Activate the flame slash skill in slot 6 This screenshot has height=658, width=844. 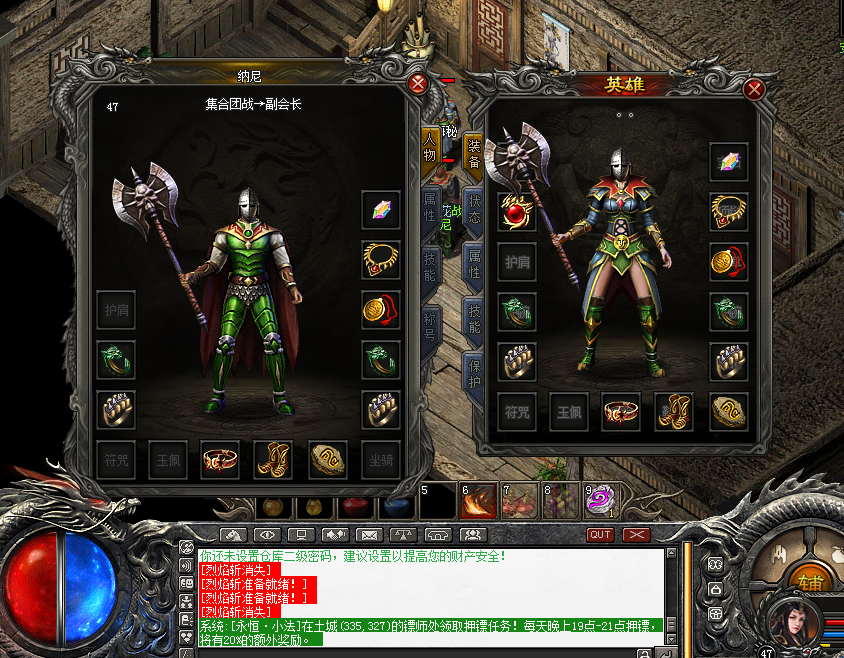tap(478, 501)
